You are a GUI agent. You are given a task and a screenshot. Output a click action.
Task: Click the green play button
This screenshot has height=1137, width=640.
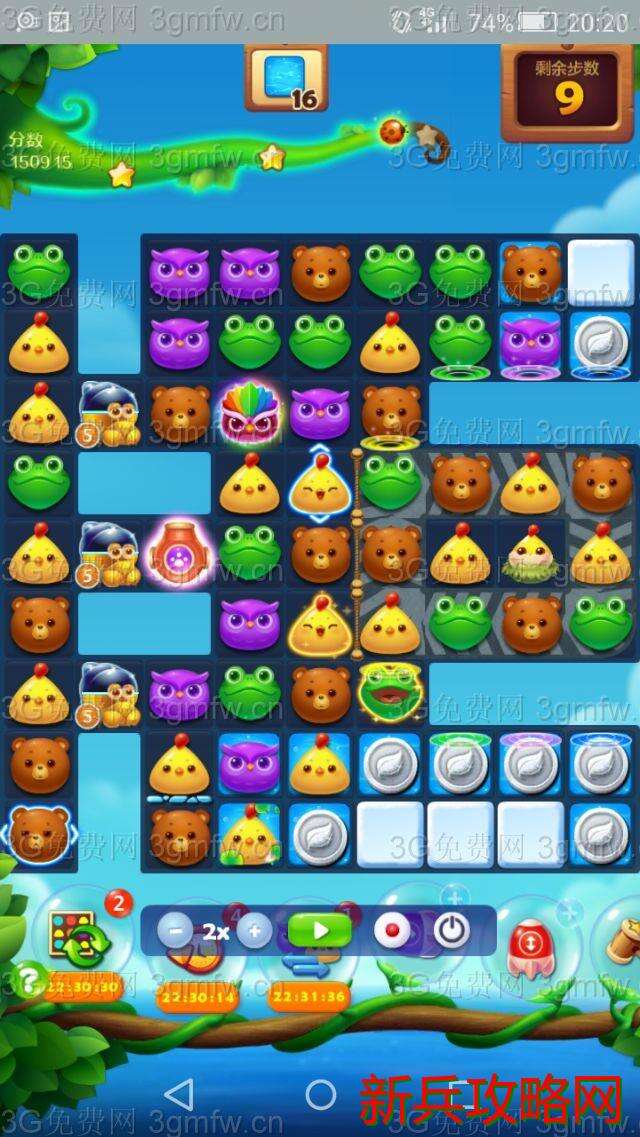[x=320, y=931]
